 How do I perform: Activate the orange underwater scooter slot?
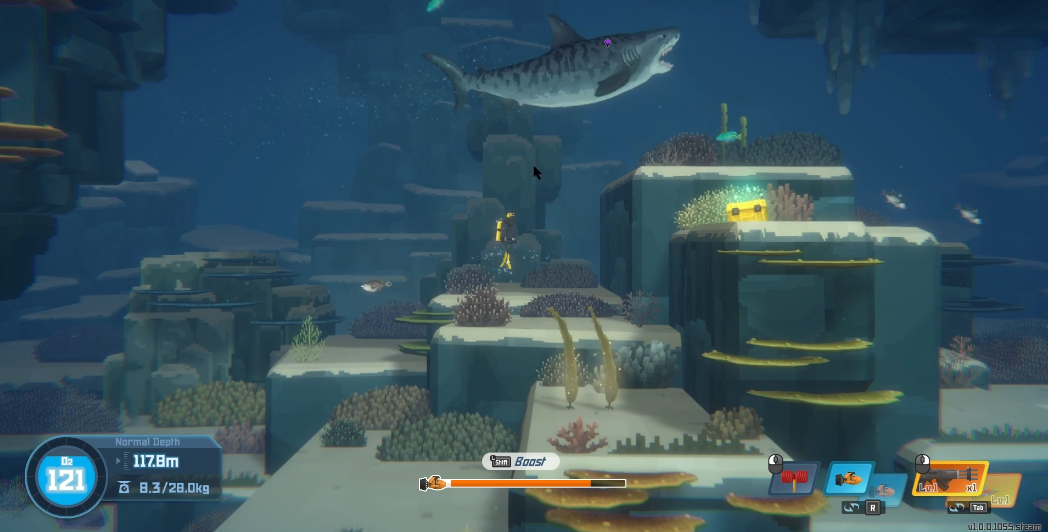pyautogui.click(x=848, y=478)
